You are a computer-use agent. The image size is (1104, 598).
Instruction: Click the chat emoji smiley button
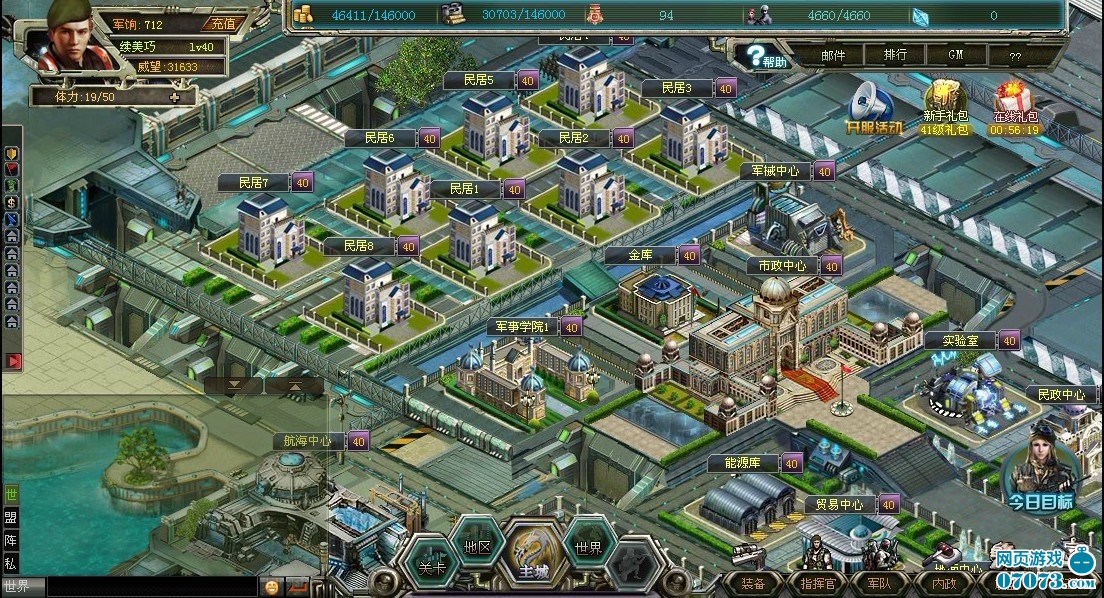pos(271,586)
